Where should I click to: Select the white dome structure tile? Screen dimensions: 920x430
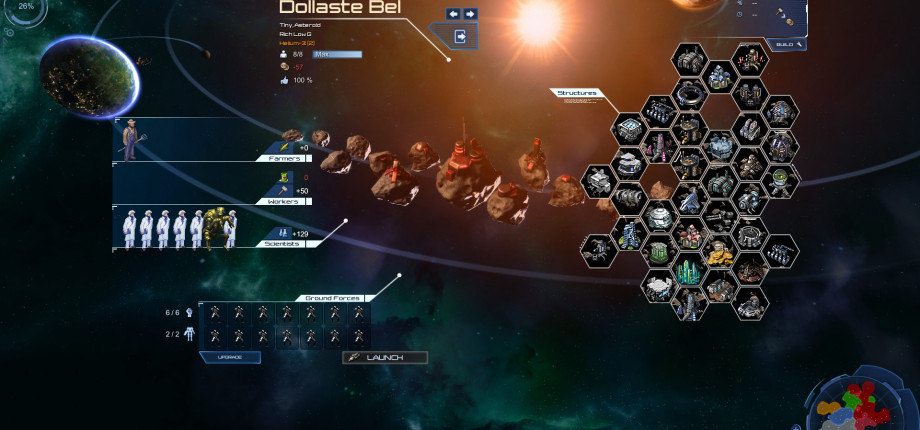pyautogui.click(x=658, y=218)
